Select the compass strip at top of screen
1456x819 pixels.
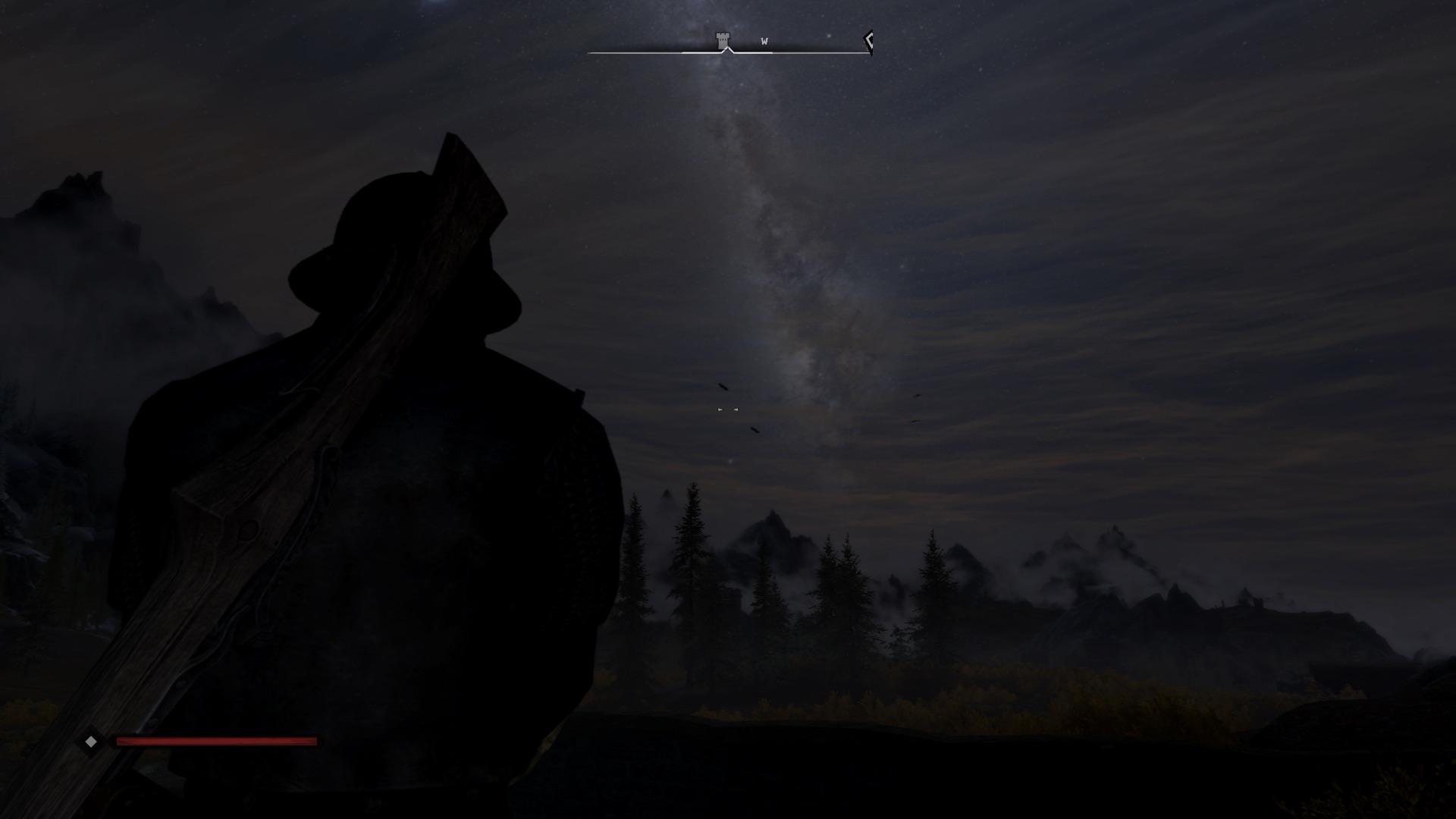click(x=728, y=52)
